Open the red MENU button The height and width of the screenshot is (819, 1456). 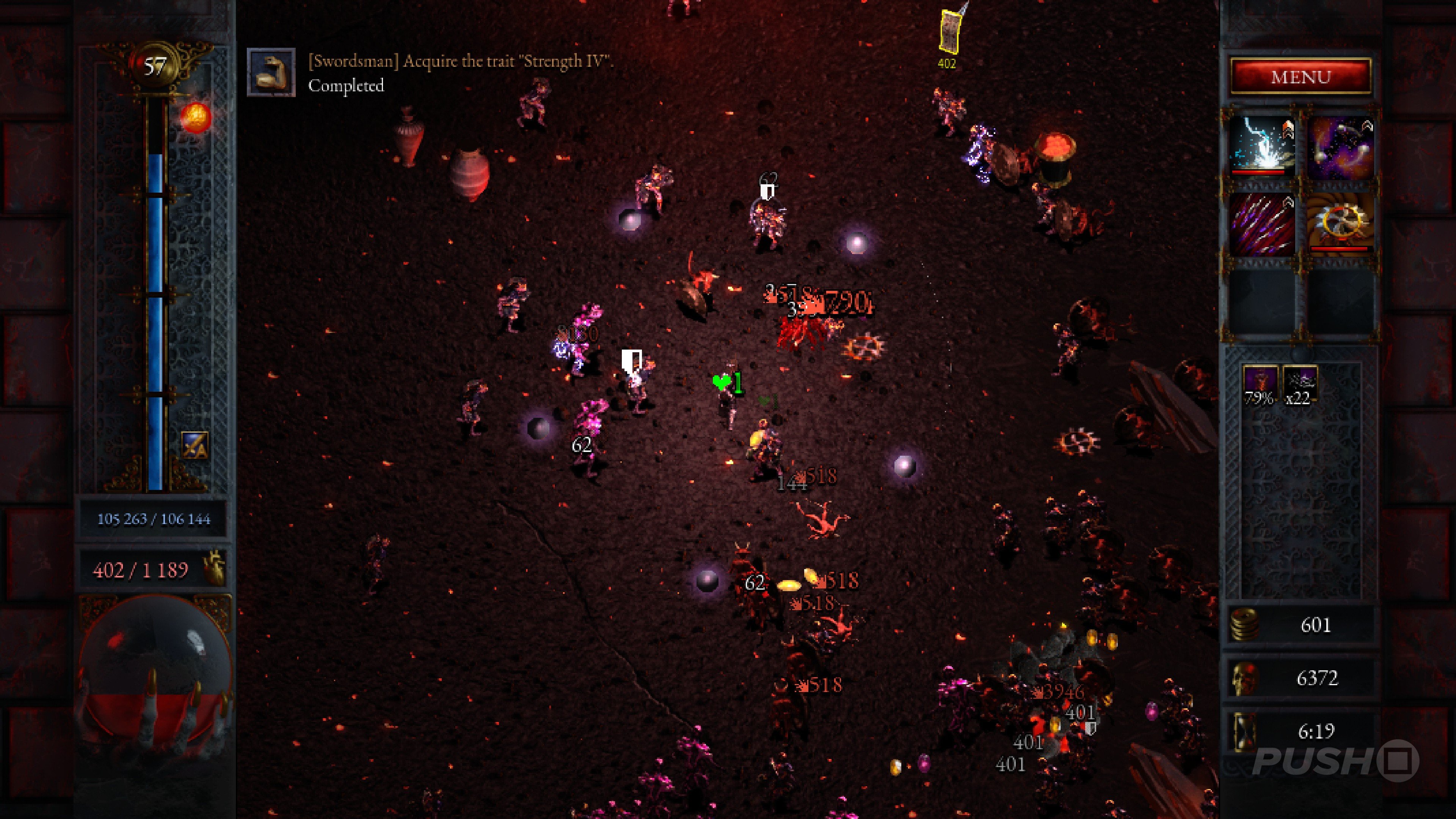tap(1301, 76)
